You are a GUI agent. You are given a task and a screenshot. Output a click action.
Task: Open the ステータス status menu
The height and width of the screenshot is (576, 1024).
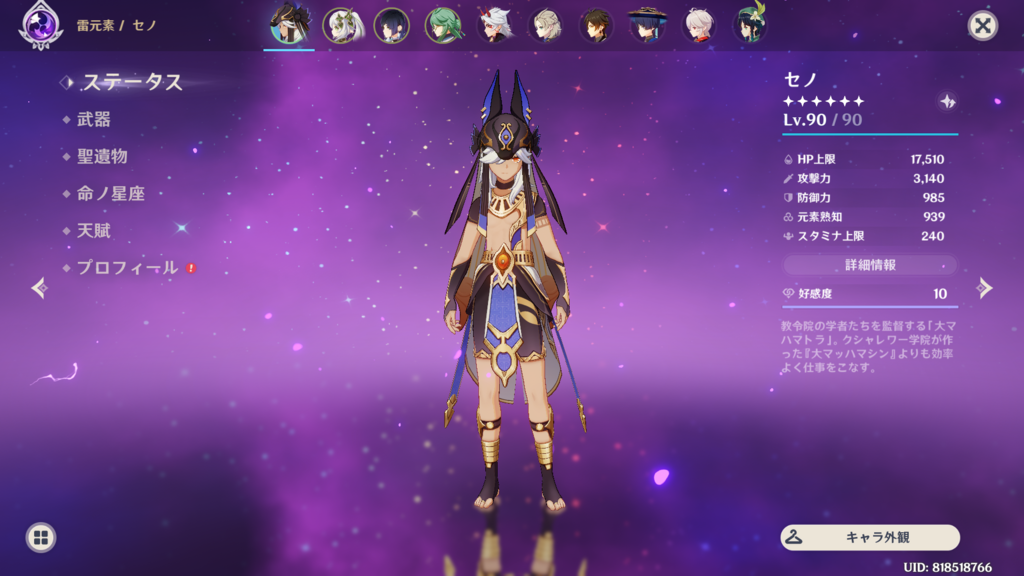132,82
